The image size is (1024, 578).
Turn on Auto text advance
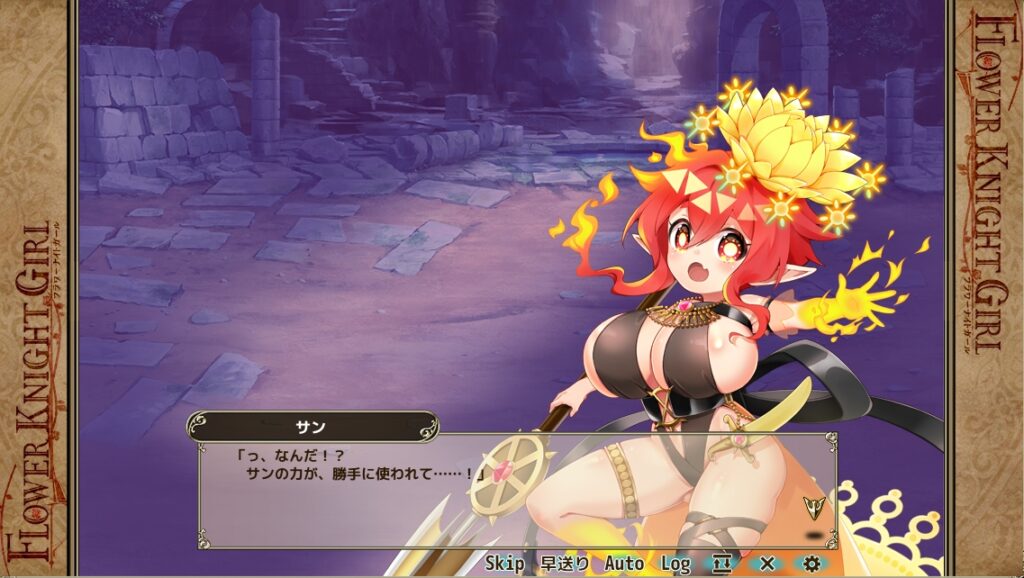click(624, 564)
